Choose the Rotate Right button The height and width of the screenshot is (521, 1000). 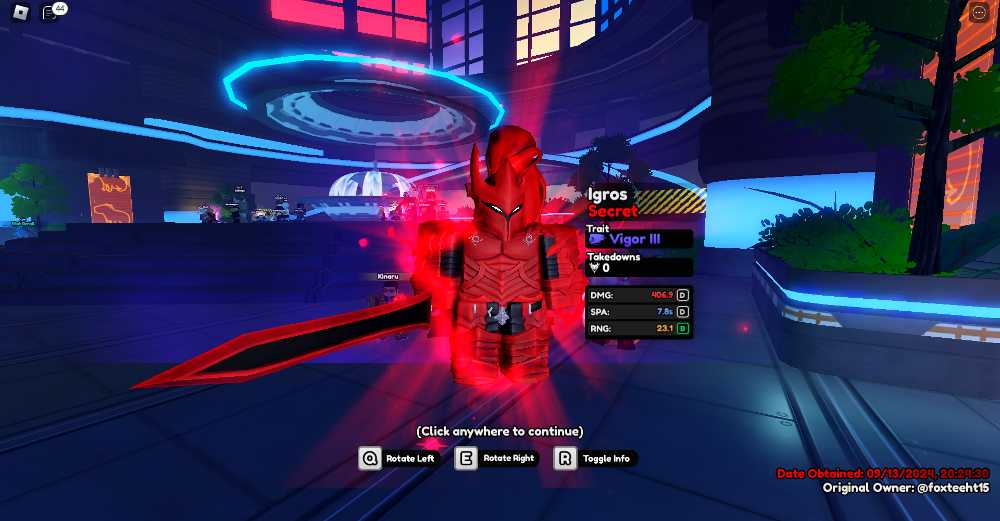click(497, 458)
